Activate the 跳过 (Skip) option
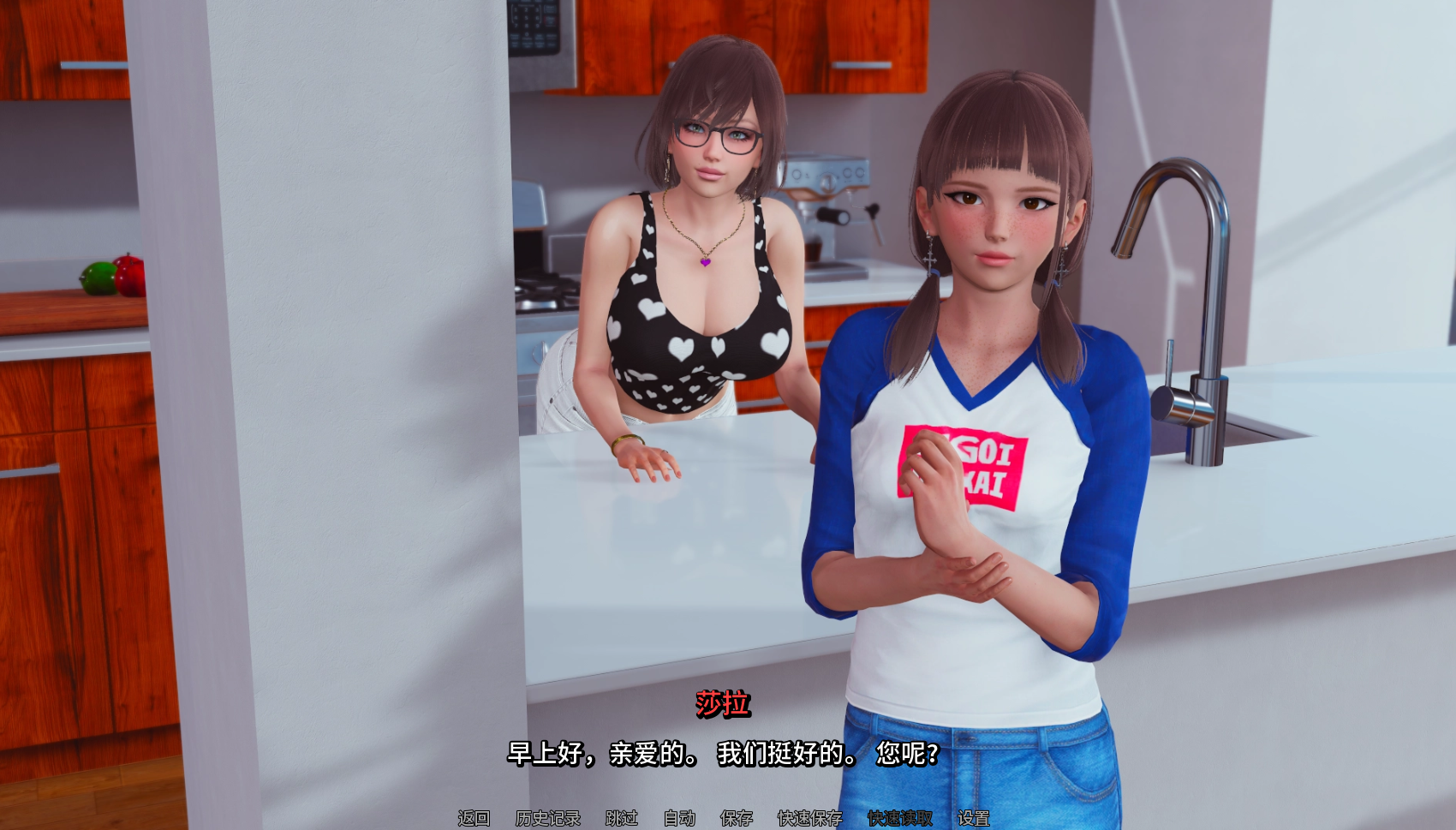Image resolution: width=1456 pixels, height=830 pixels. (x=622, y=818)
